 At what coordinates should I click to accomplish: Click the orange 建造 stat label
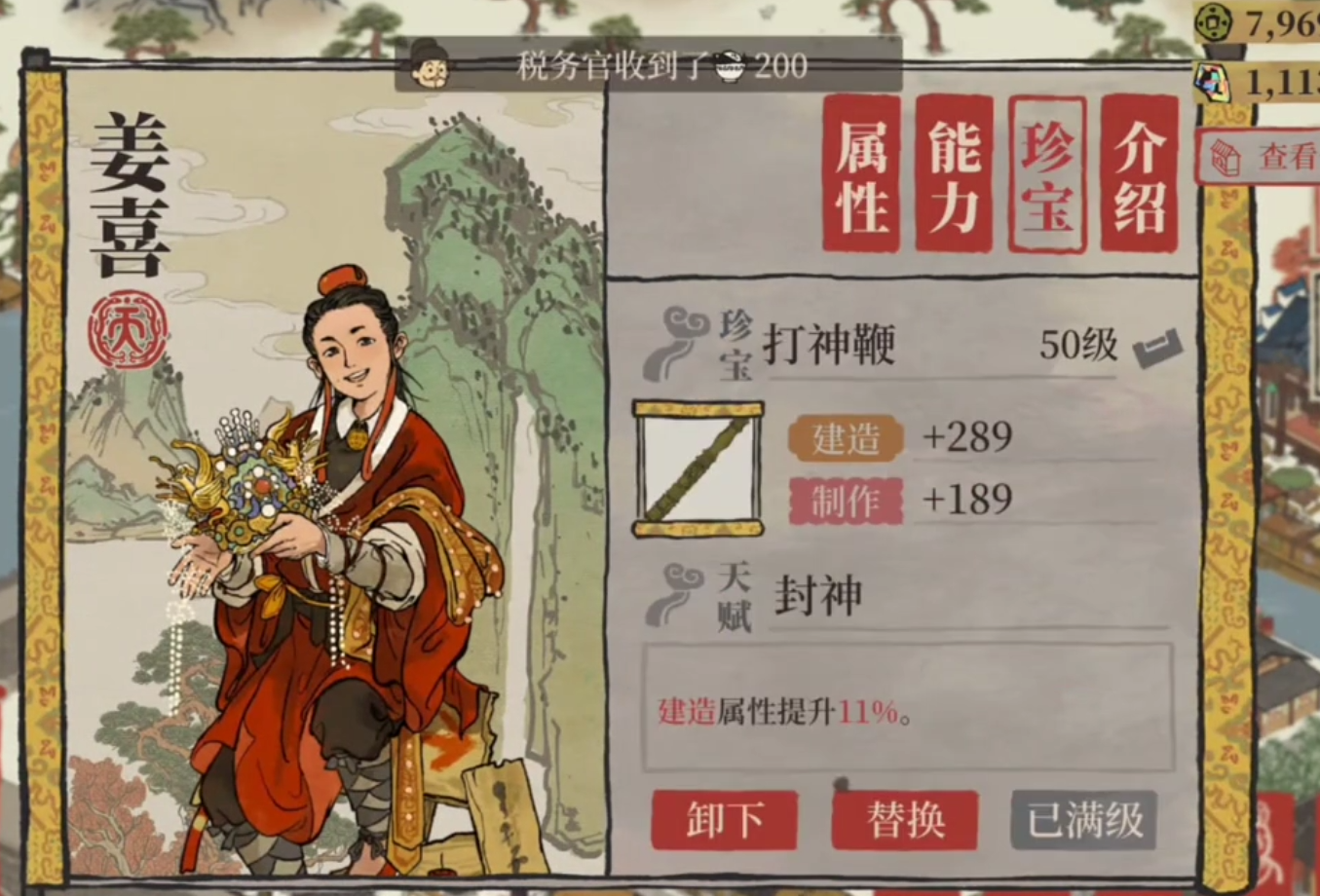click(847, 437)
